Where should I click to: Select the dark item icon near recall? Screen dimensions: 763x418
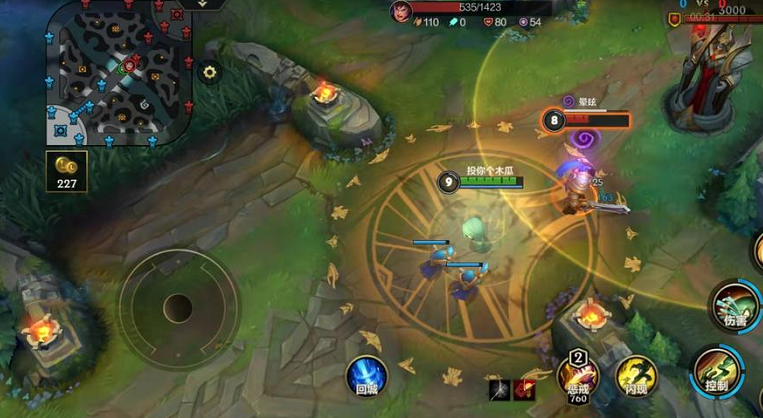tap(498, 389)
